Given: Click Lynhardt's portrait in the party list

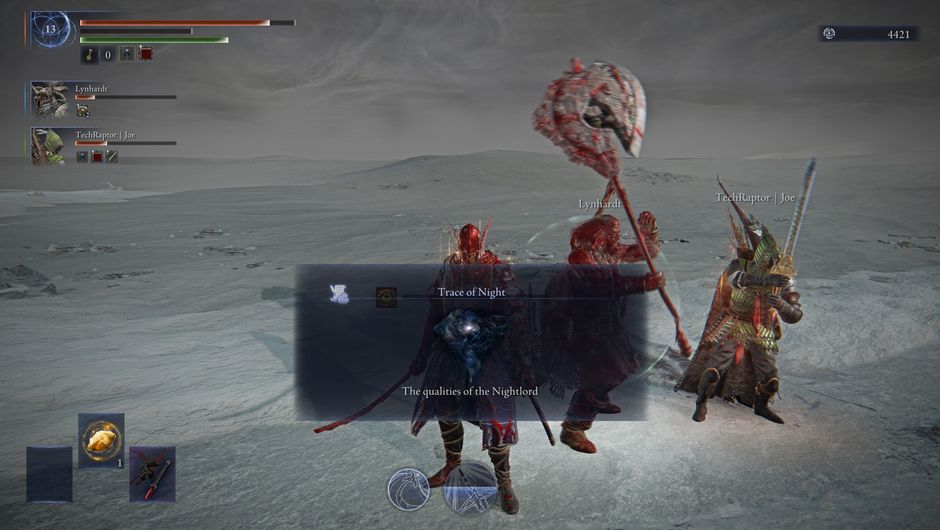Looking at the screenshot, I should click(50, 98).
